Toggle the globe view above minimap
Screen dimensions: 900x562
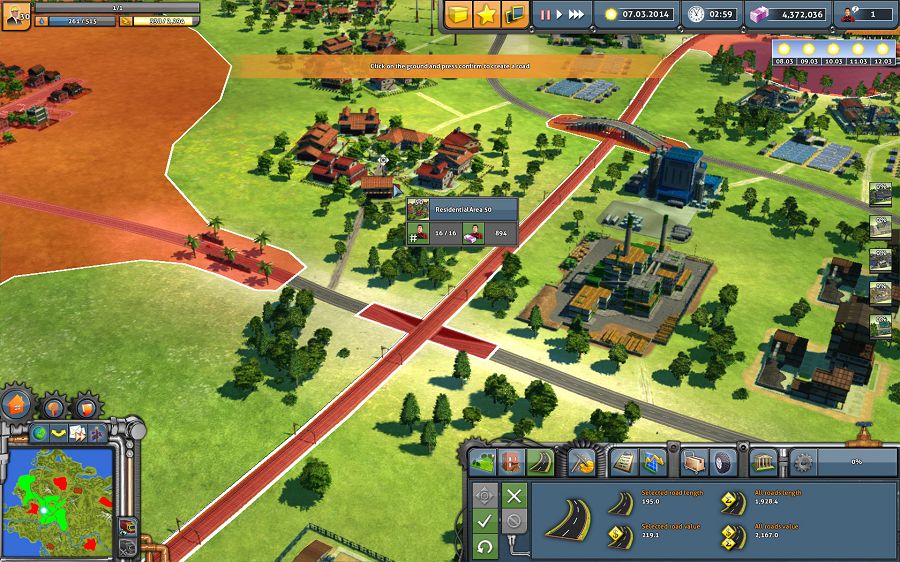[41, 433]
